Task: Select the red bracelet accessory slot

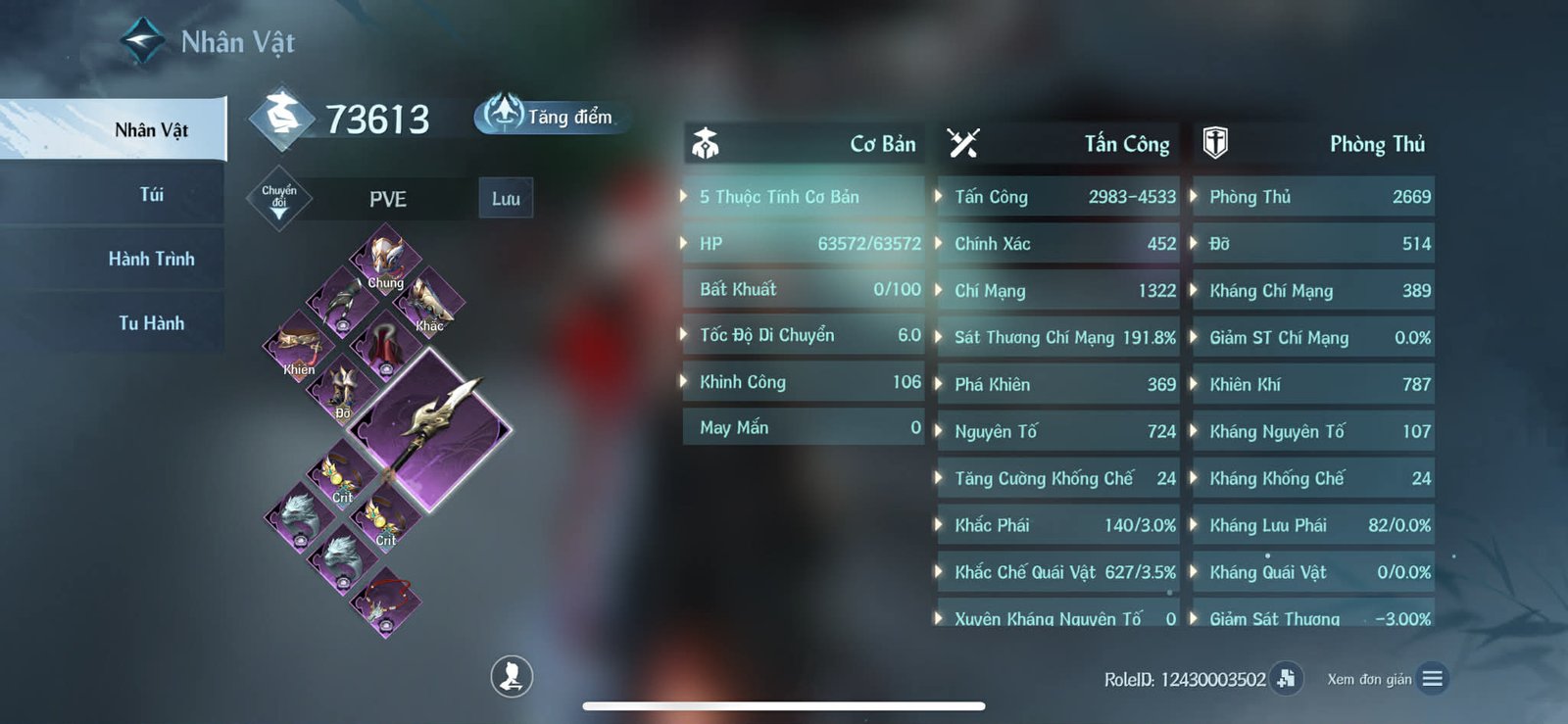Action: point(385,604)
